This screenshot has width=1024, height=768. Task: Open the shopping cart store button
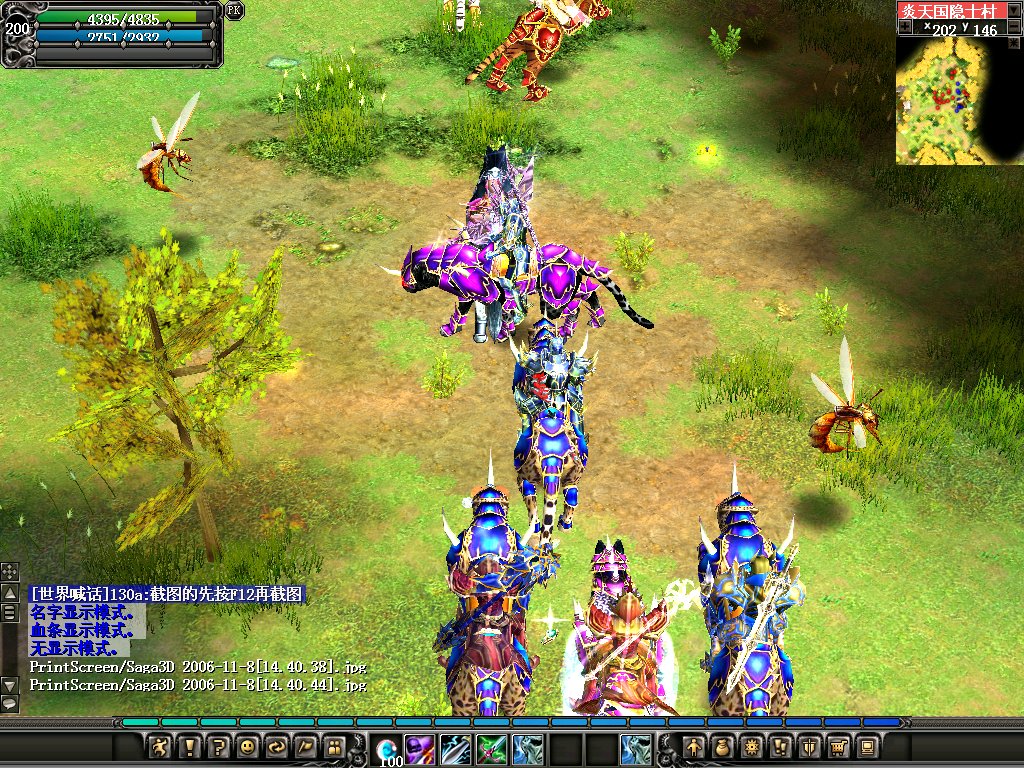tap(838, 747)
